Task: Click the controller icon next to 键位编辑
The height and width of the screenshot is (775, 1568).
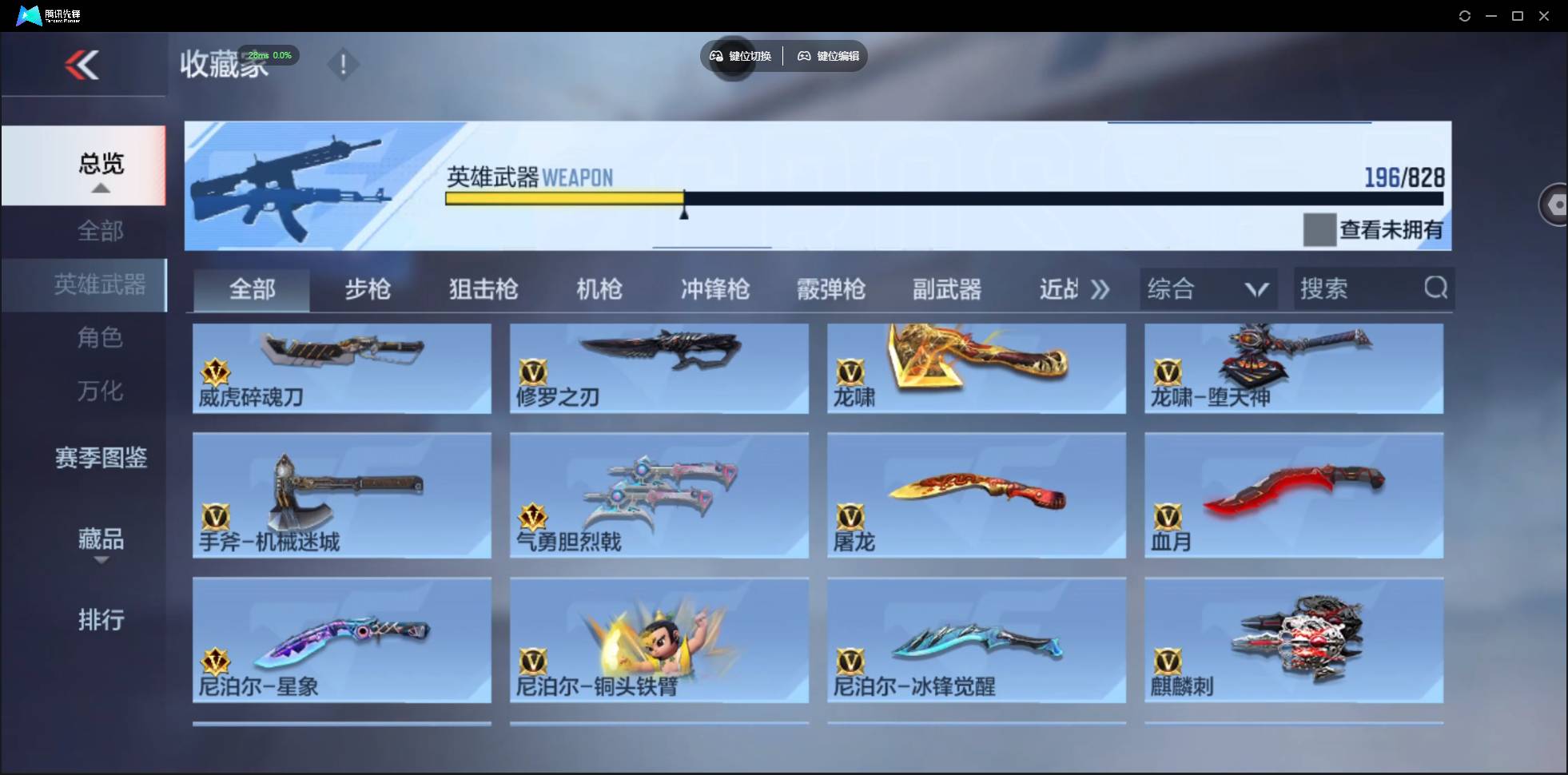Action: (x=804, y=56)
